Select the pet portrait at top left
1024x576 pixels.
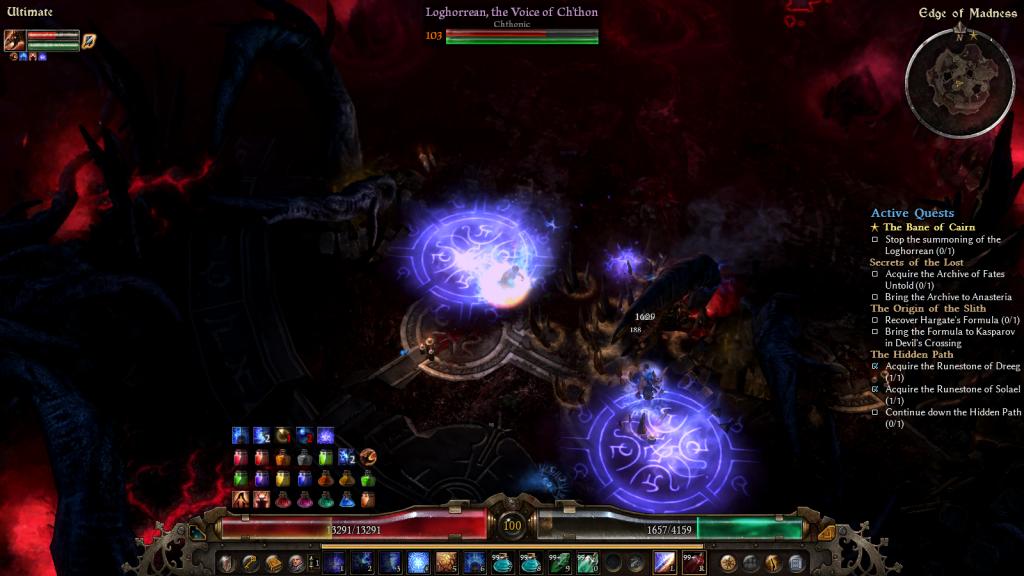point(14,40)
